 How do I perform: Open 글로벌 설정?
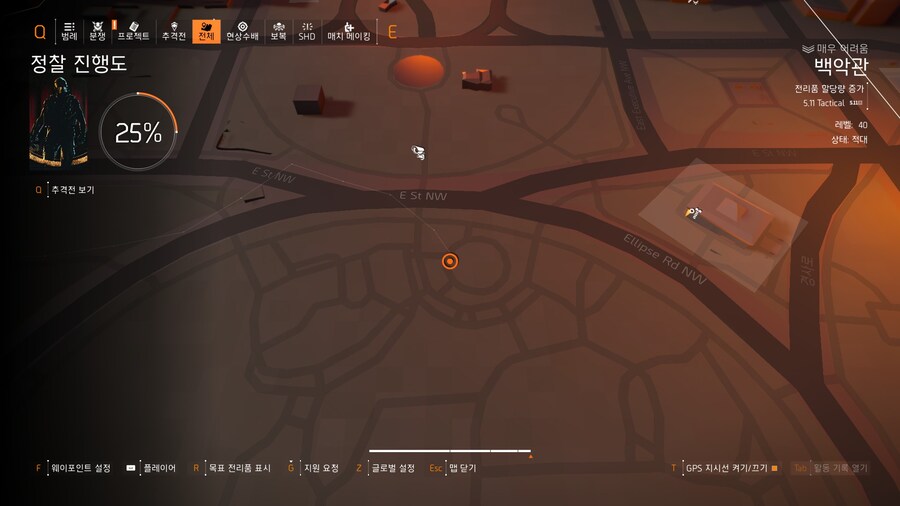pyautogui.click(x=392, y=468)
